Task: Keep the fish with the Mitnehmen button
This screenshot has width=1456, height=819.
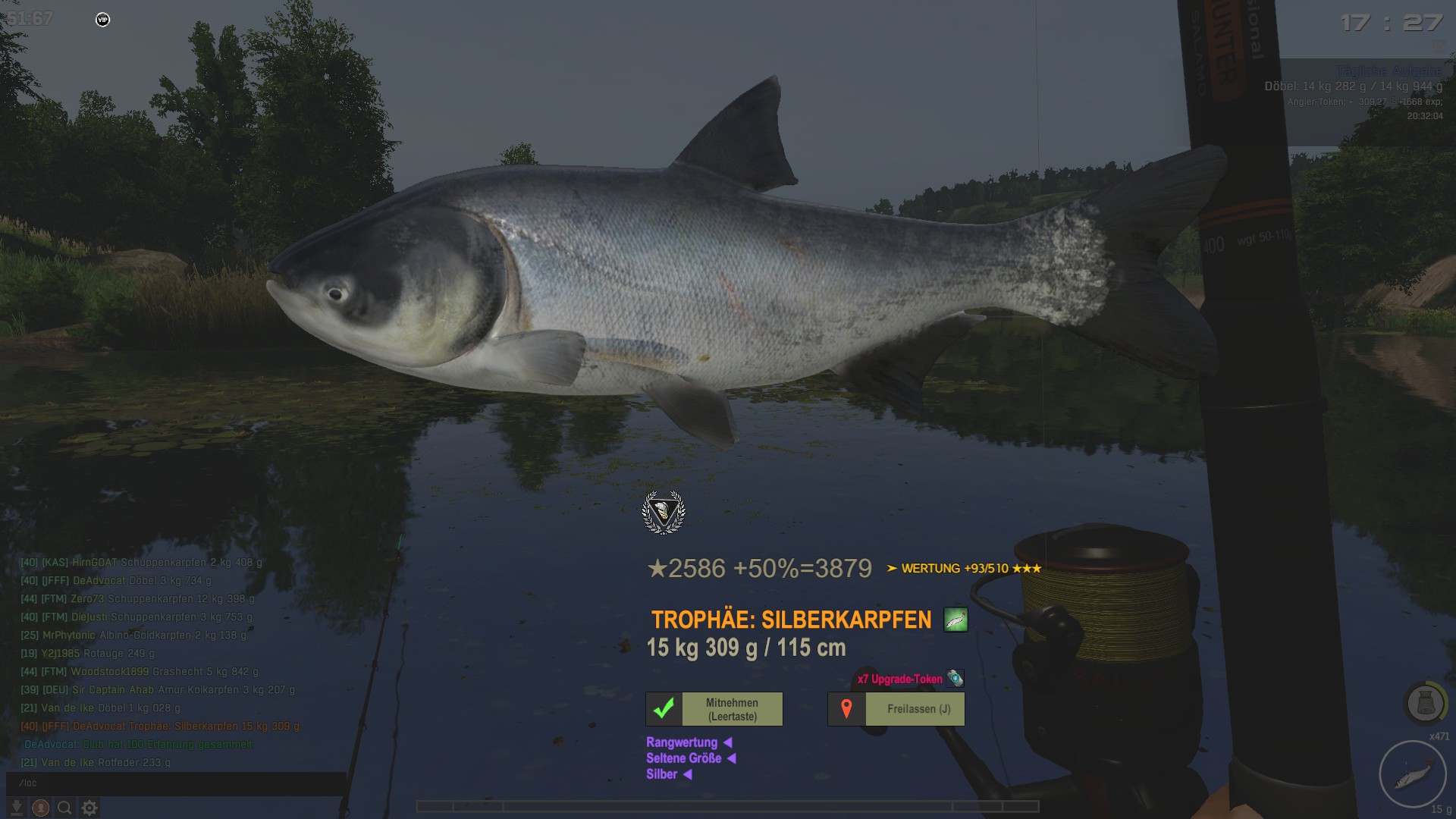Action: click(x=714, y=710)
